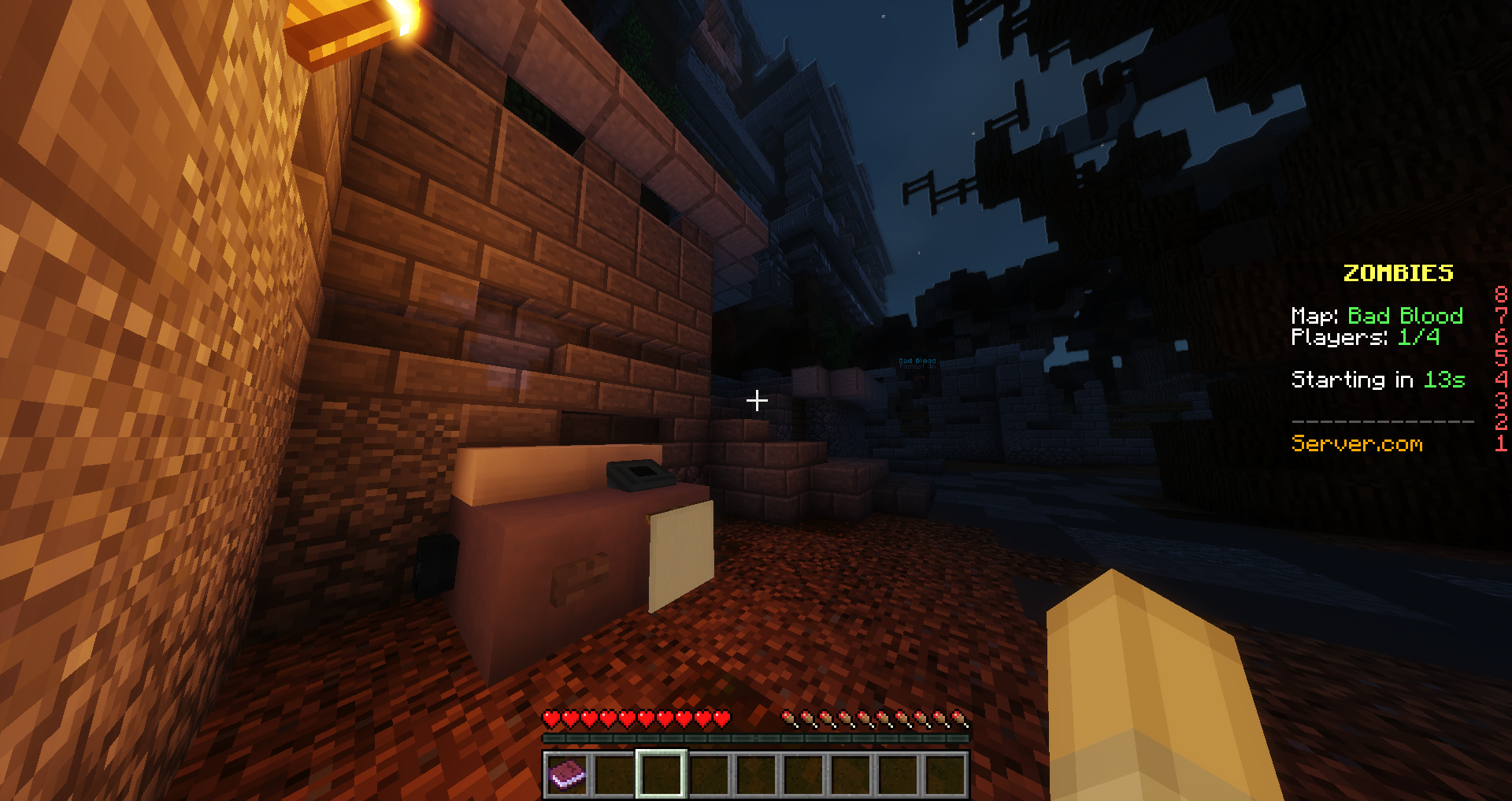This screenshot has width=1512, height=801.
Task: Click the Server.com link on the scoreboard
Action: pyautogui.click(x=1357, y=443)
